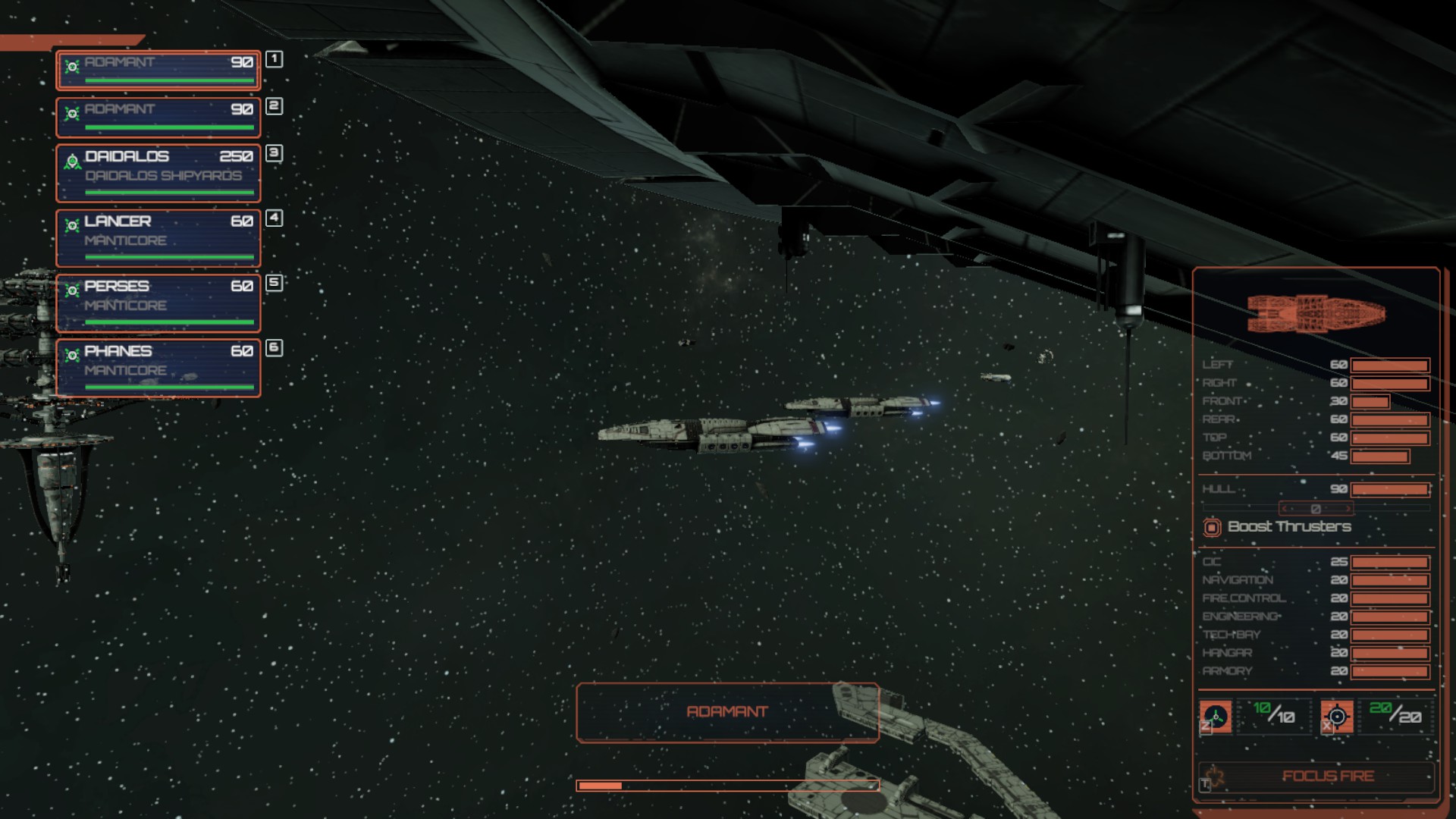This screenshot has width=1456, height=819.
Task: Toggle Boost Thrusters
Action: click(x=1212, y=527)
